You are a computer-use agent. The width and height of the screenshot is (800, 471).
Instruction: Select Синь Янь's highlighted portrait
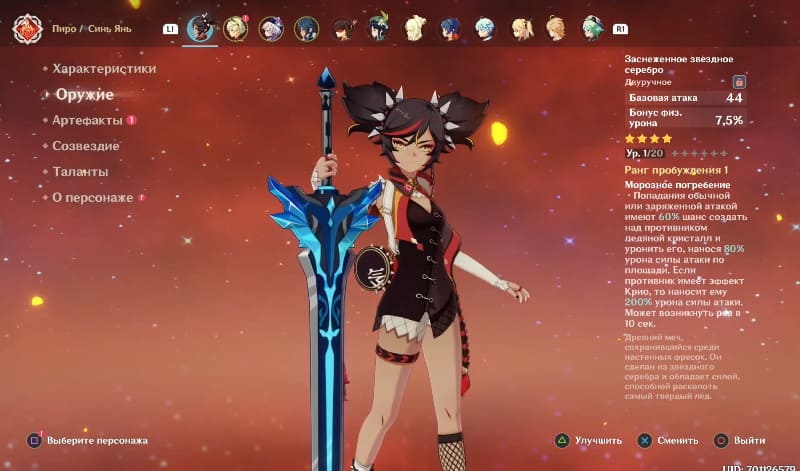(x=201, y=28)
